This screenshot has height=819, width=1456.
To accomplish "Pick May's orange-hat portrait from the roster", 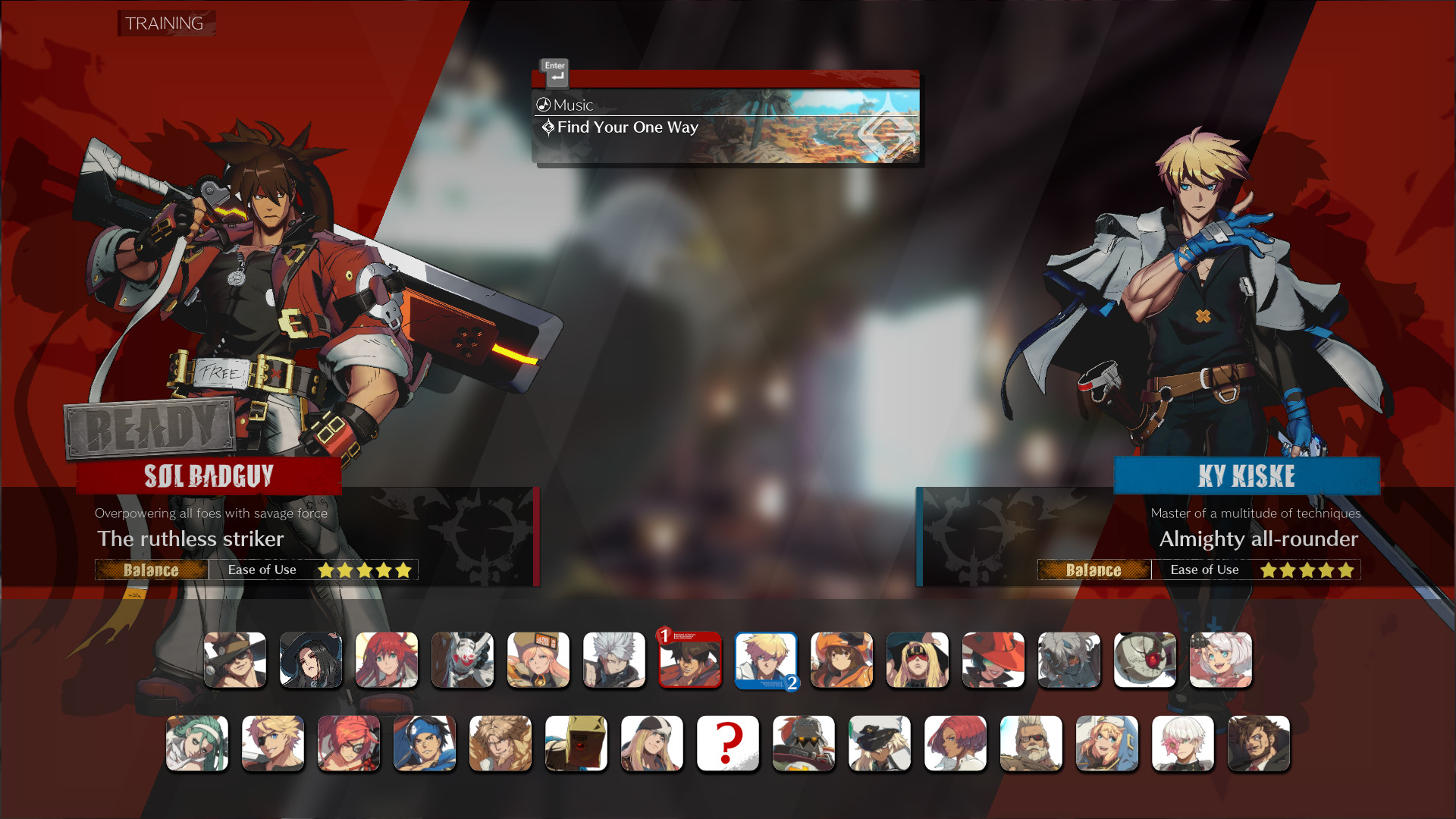I will tap(842, 660).
